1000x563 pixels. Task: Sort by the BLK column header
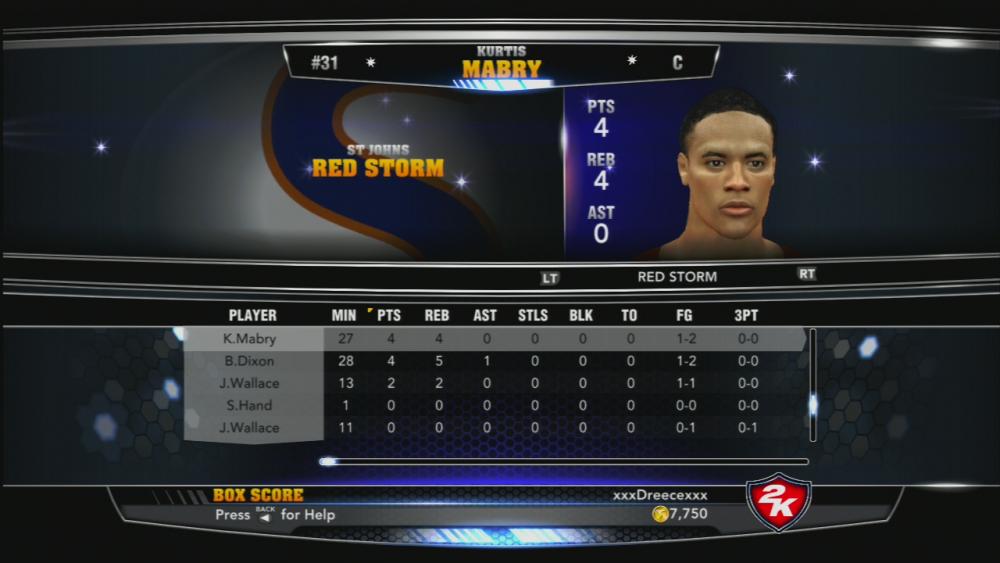click(581, 315)
